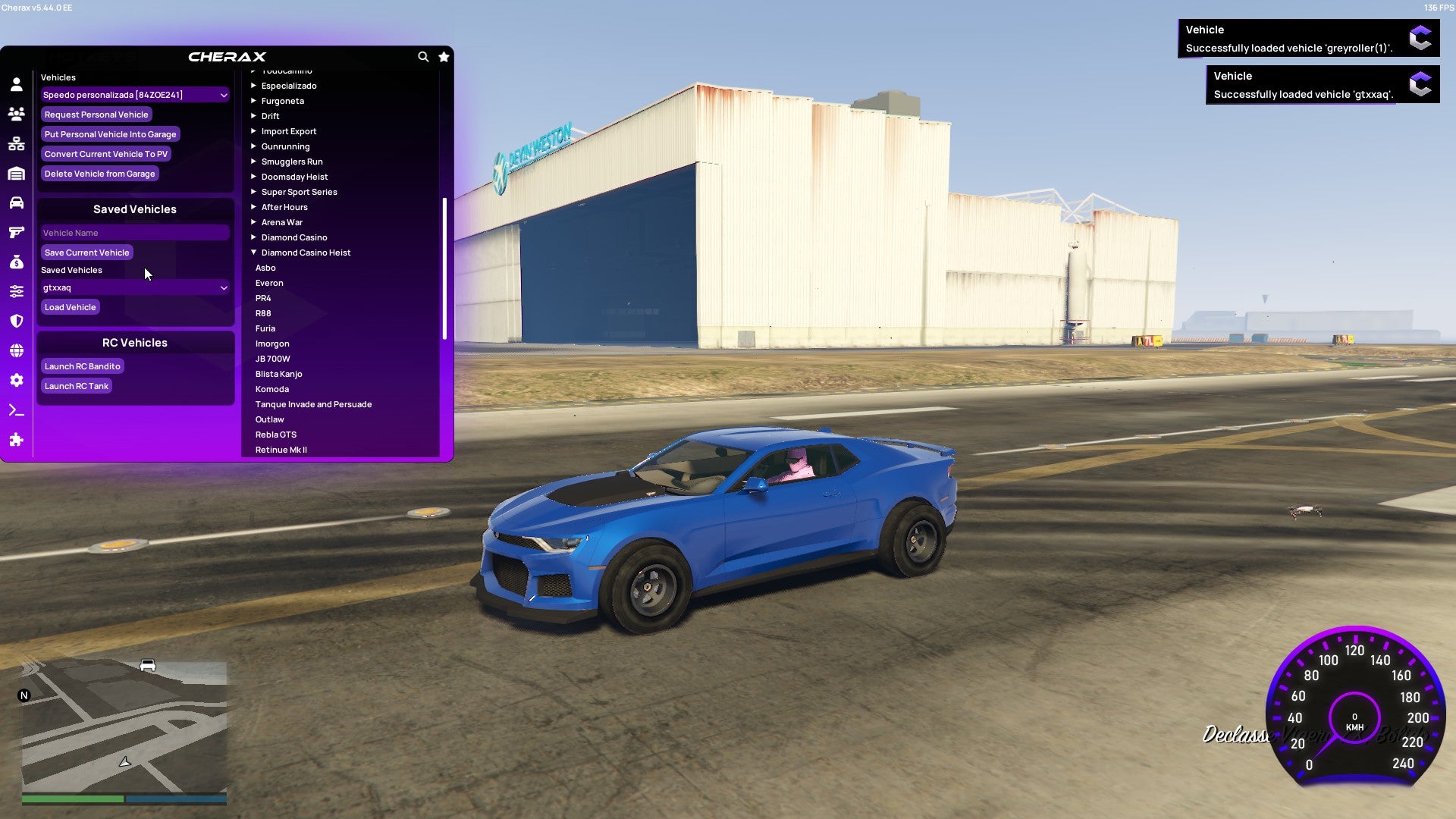1456x819 pixels.
Task: Type in the Vehicle Name field
Action: [135, 232]
